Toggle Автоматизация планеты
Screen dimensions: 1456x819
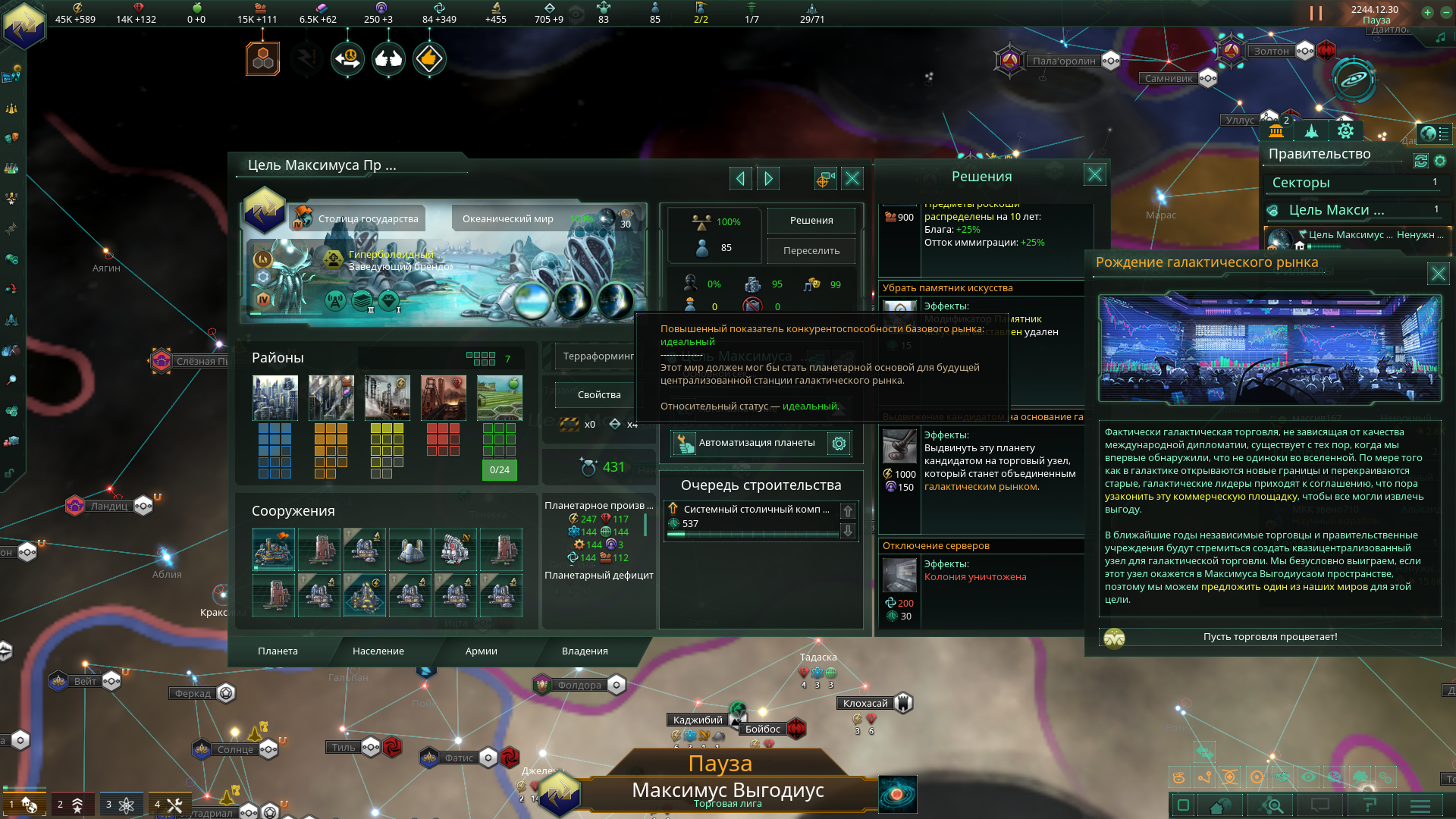747,444
